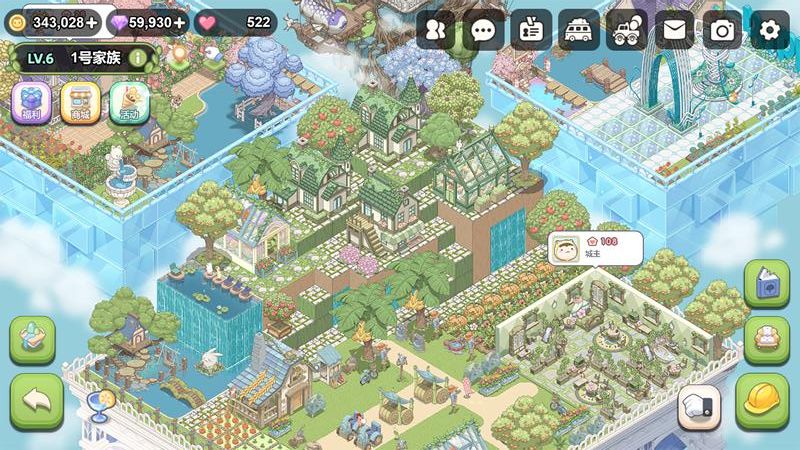The image size is (800, 450).
Task: Open the mail envelope inbox
Action: pos(675,30)
